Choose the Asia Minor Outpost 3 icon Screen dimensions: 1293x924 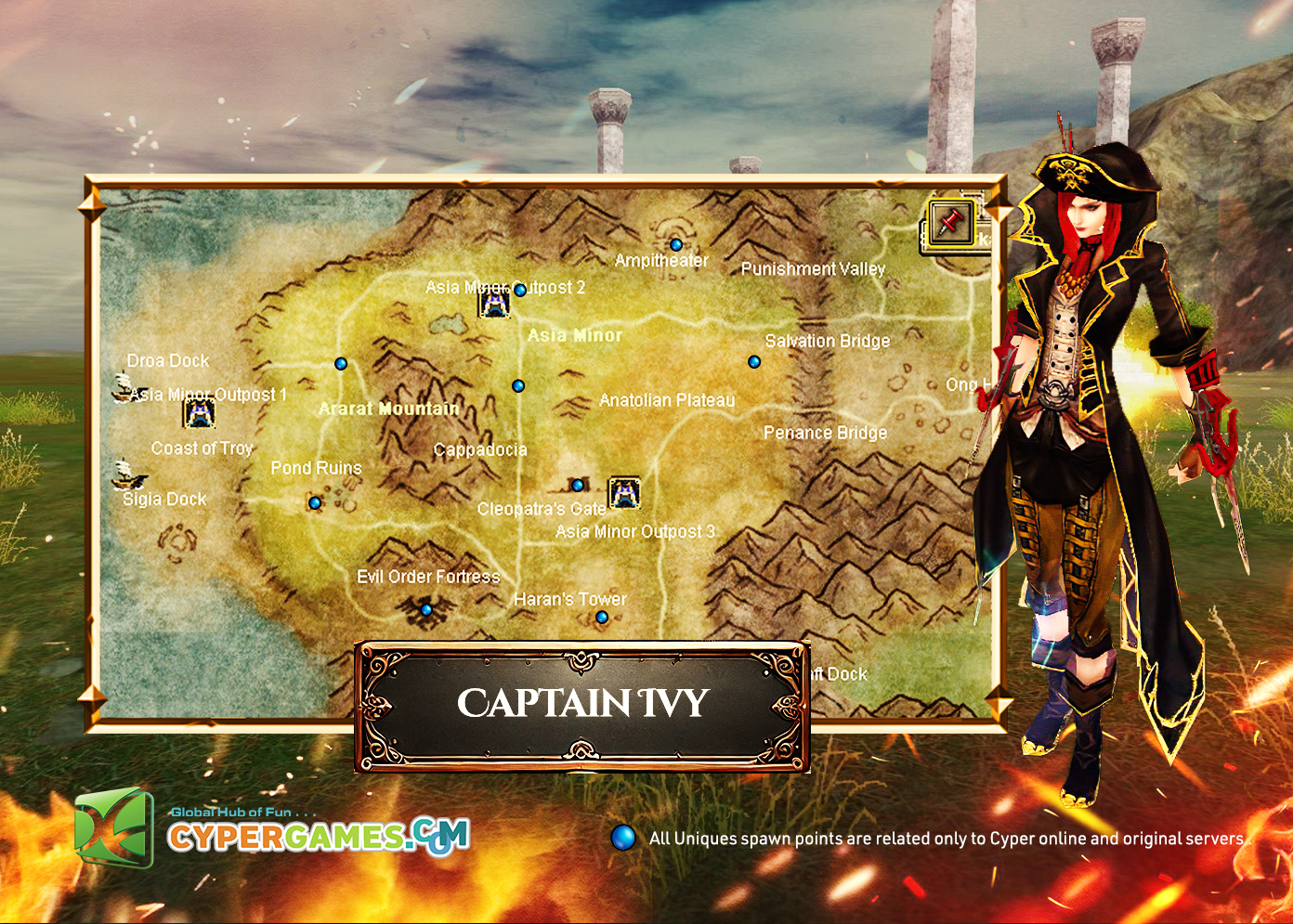(624, 492)
